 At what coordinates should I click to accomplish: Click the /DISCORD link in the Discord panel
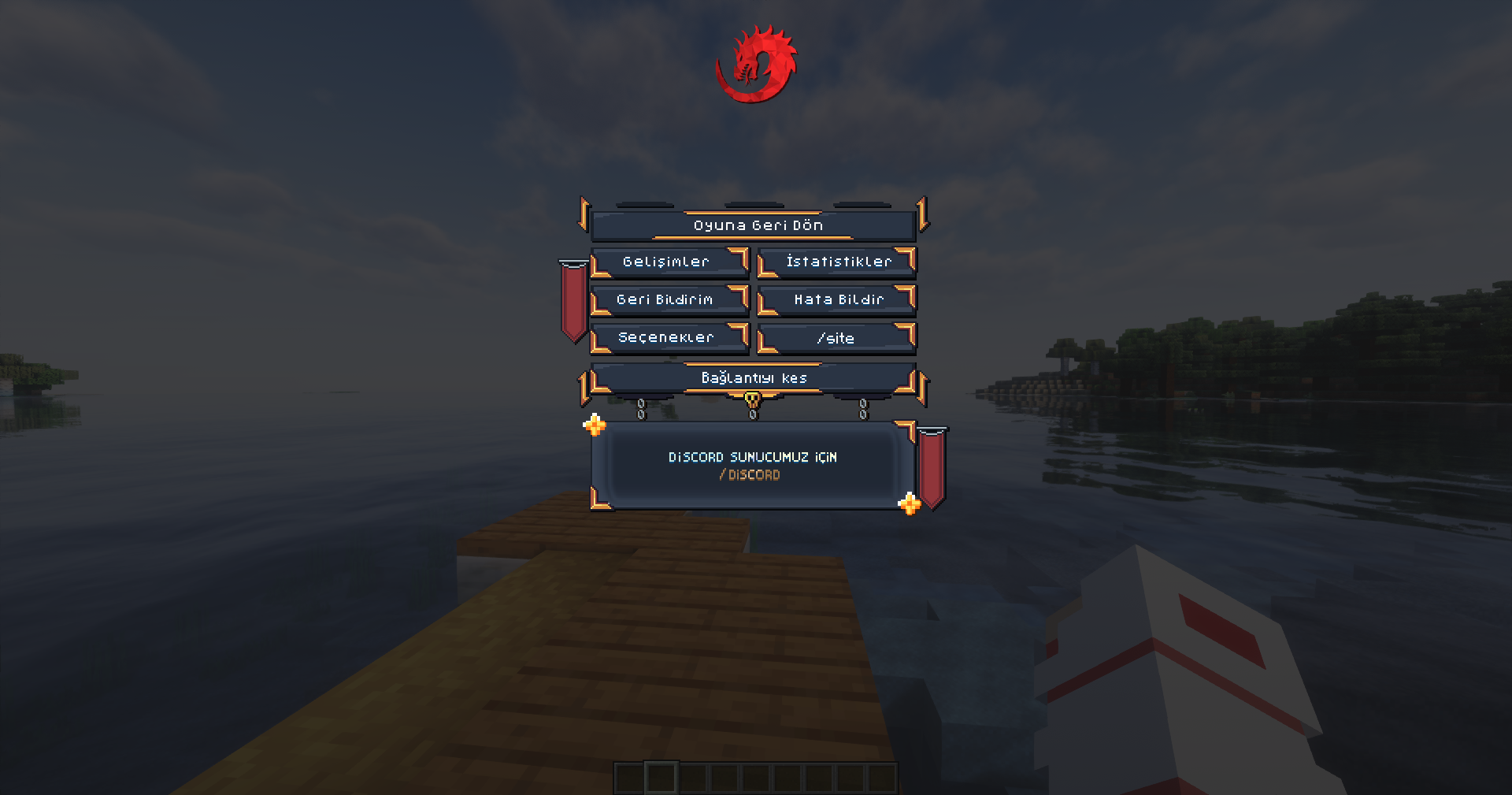click(749, 474)
